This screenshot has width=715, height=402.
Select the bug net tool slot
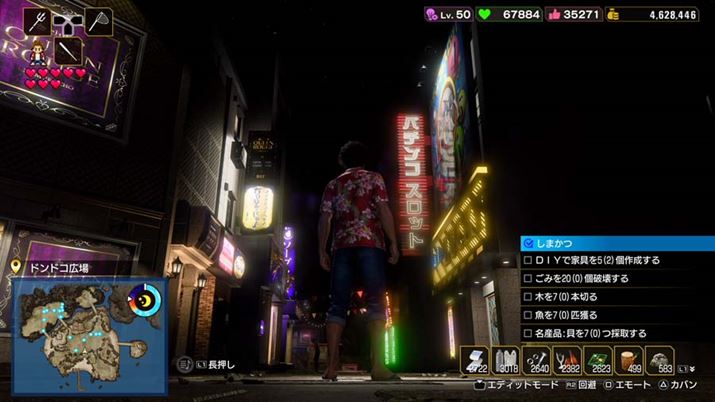[x=98, y=20]
